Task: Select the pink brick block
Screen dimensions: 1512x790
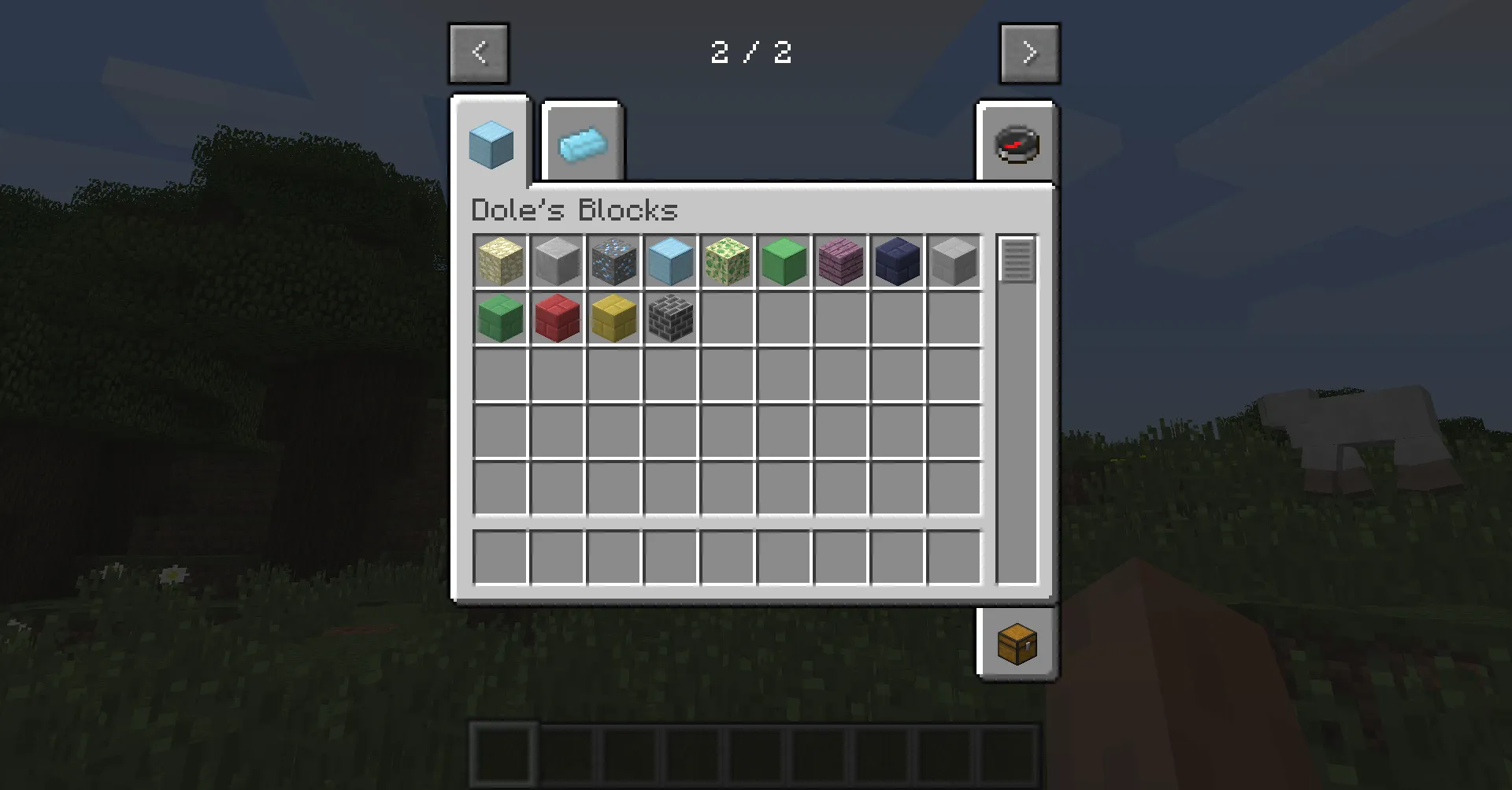Action: (x=840, y=261)
